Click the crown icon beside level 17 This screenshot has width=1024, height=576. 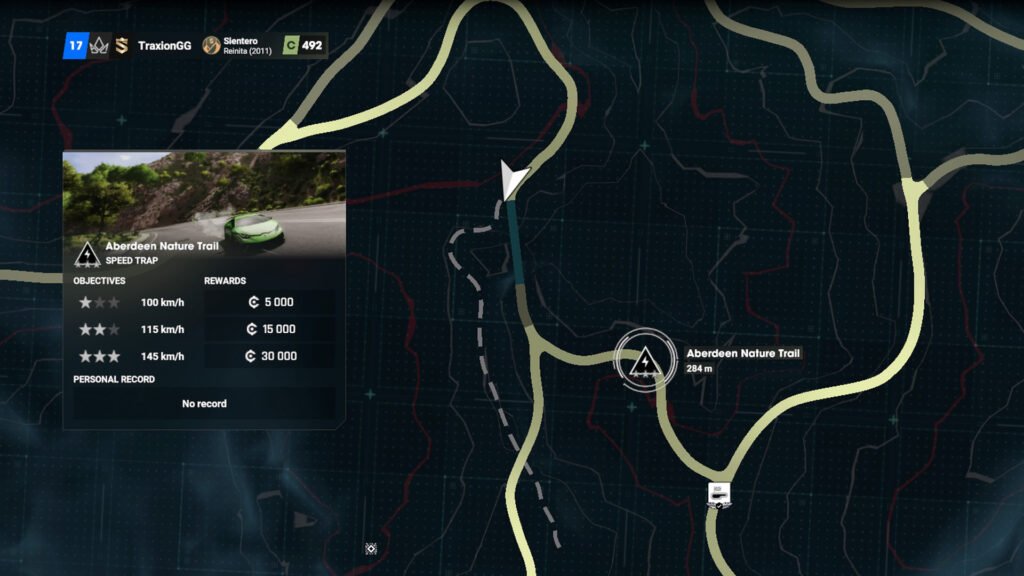click(x=98, y=45)
